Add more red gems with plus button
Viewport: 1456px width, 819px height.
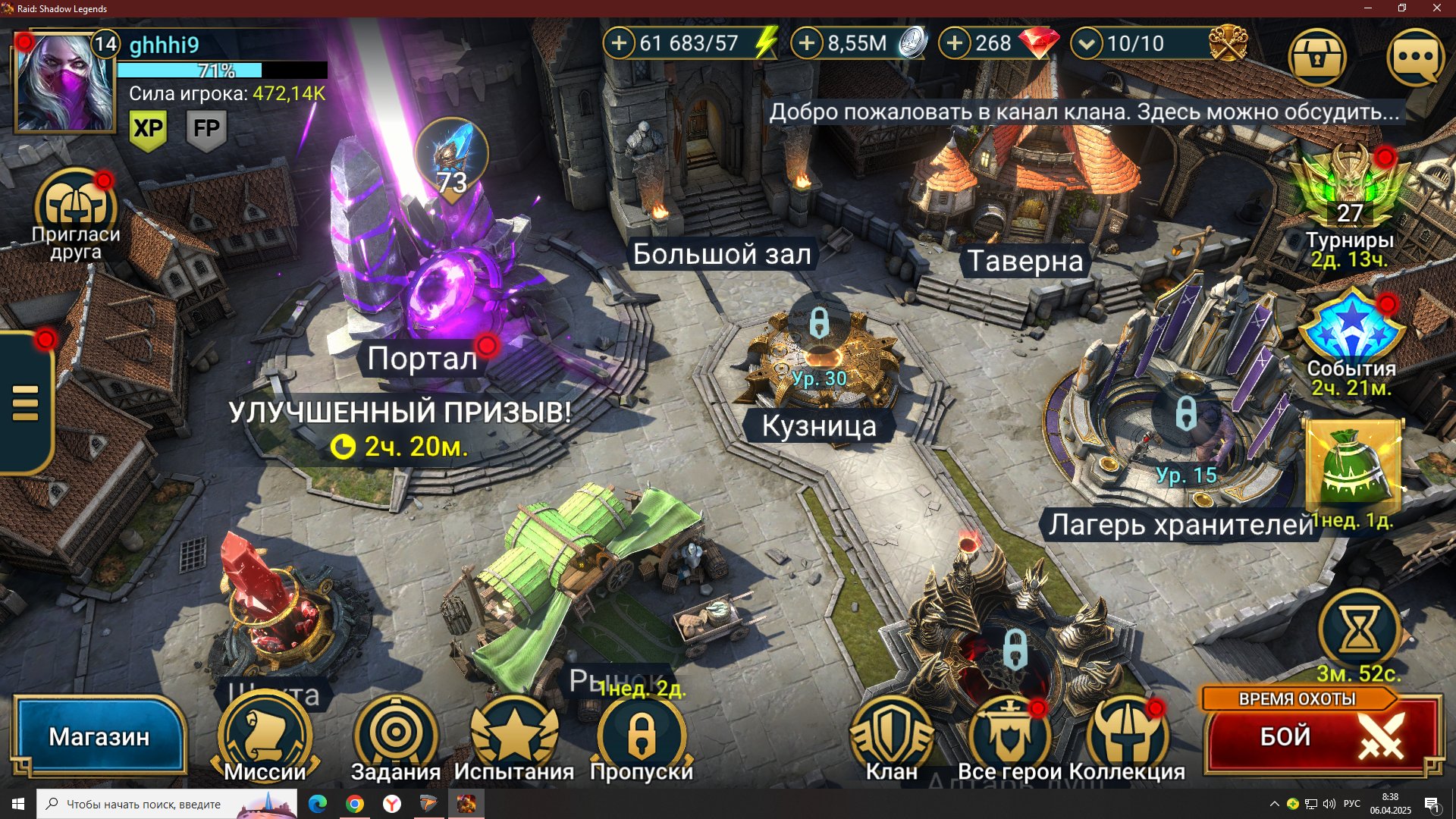click(955, 43)
